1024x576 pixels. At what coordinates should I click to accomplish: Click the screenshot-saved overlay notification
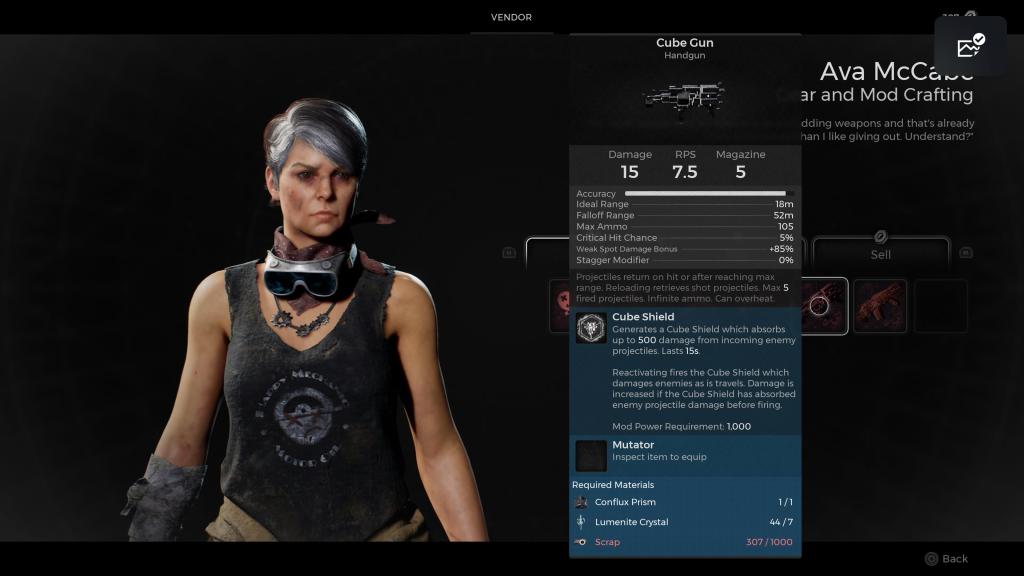(970, 46)
